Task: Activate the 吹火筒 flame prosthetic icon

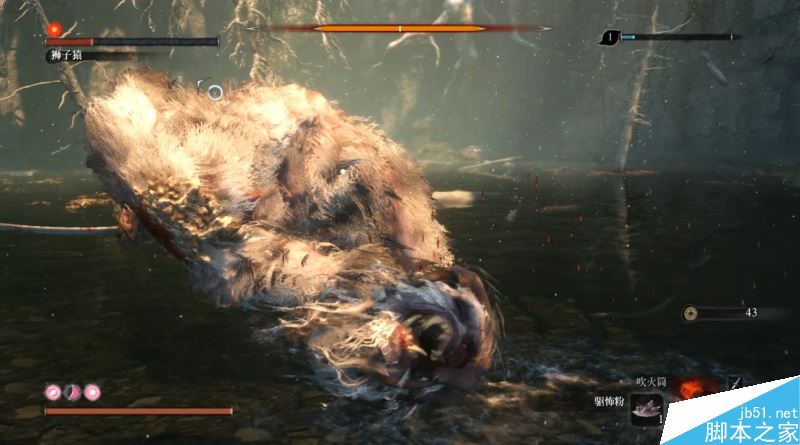Action: pos(690,389)
